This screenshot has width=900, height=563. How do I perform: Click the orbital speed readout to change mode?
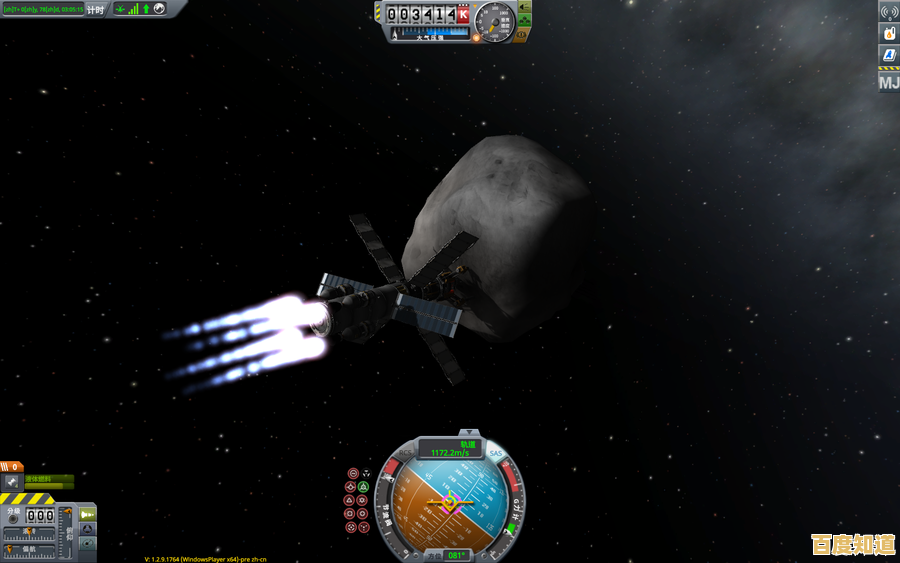point(451,452)
